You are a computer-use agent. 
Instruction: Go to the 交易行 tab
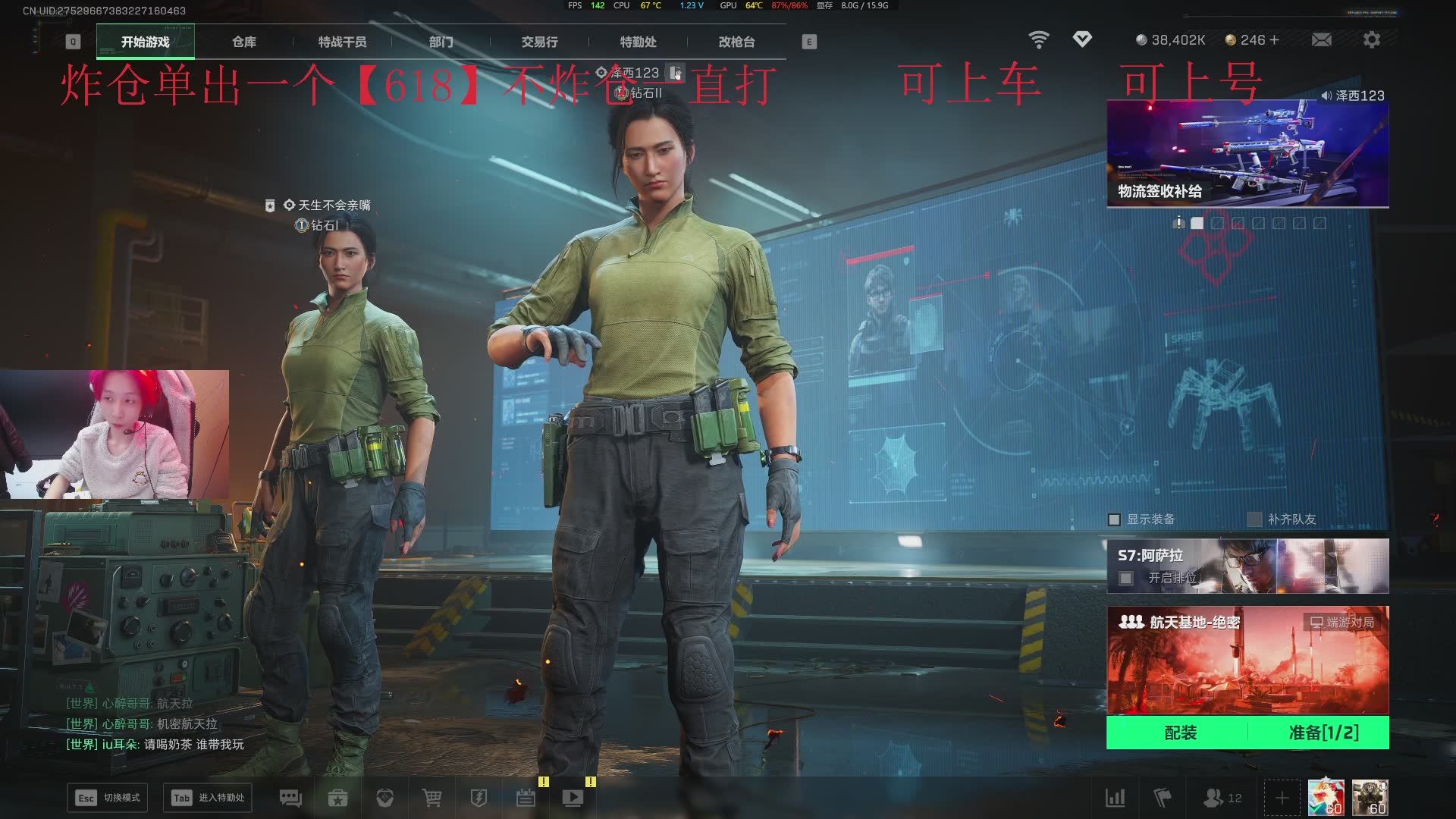point(539,42)
